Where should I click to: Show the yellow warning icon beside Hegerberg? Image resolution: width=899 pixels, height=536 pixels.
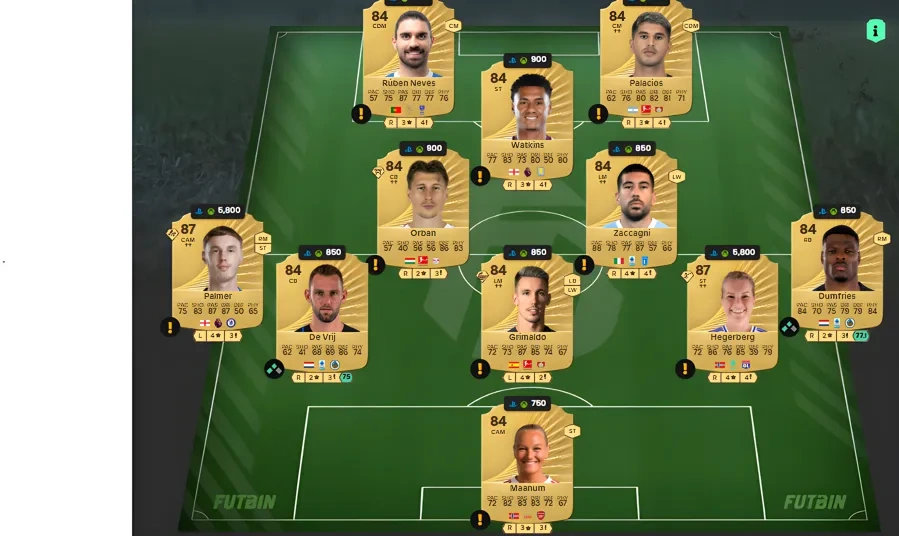click(x=685, y=369)
